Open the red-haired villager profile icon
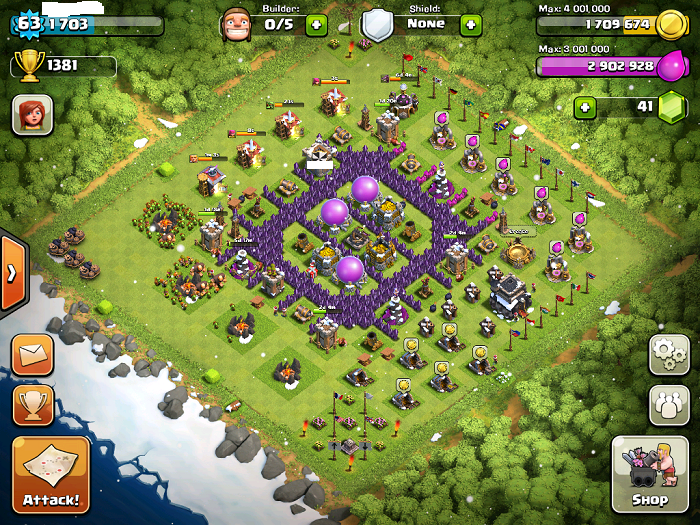The image size is (700, 525). (32, 115)
